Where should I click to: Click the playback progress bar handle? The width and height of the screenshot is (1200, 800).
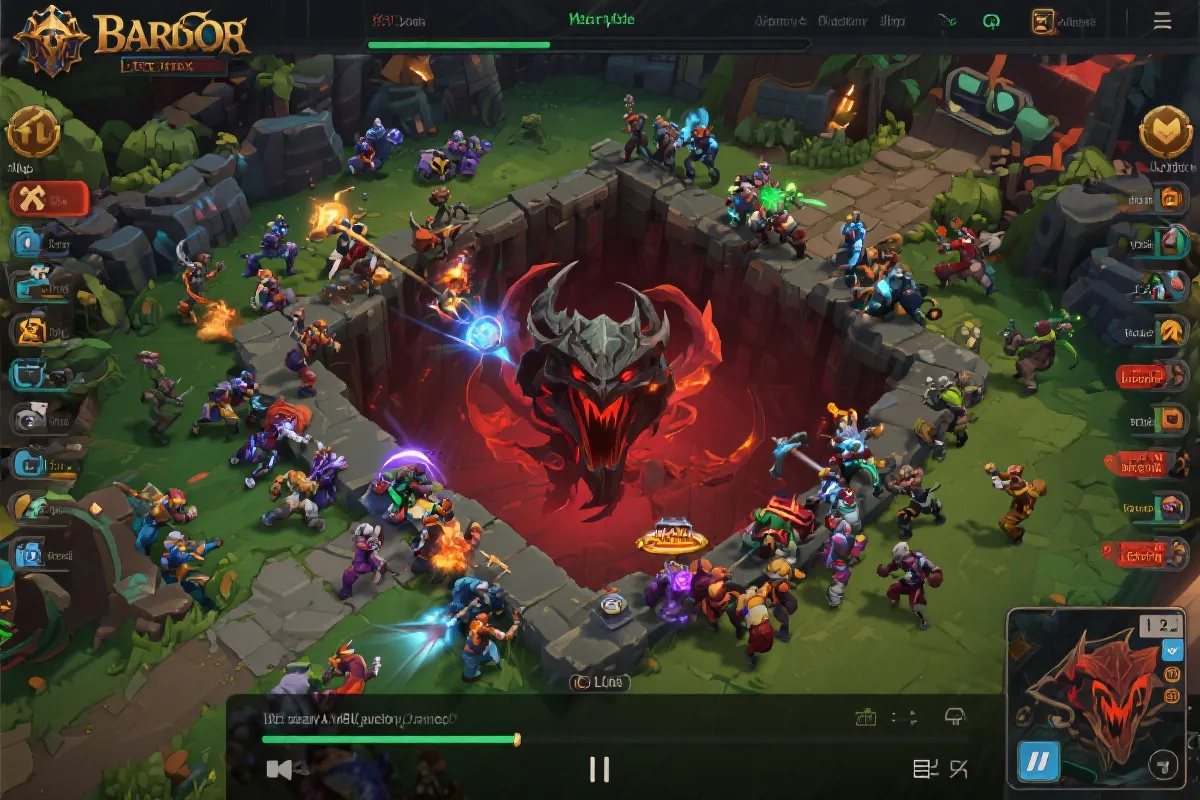point(517,739)
